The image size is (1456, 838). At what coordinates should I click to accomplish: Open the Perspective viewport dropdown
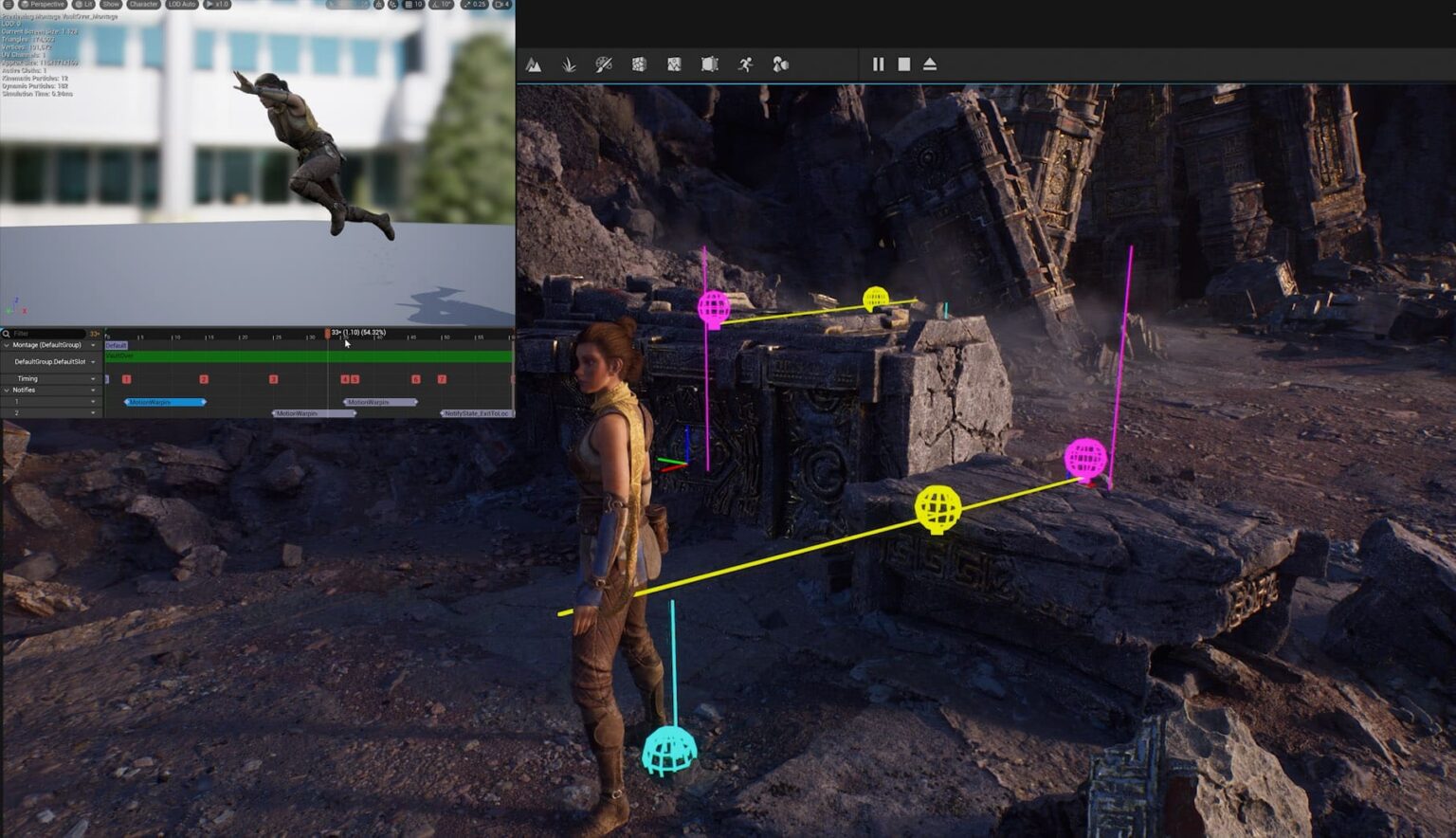tap(43, 5)
